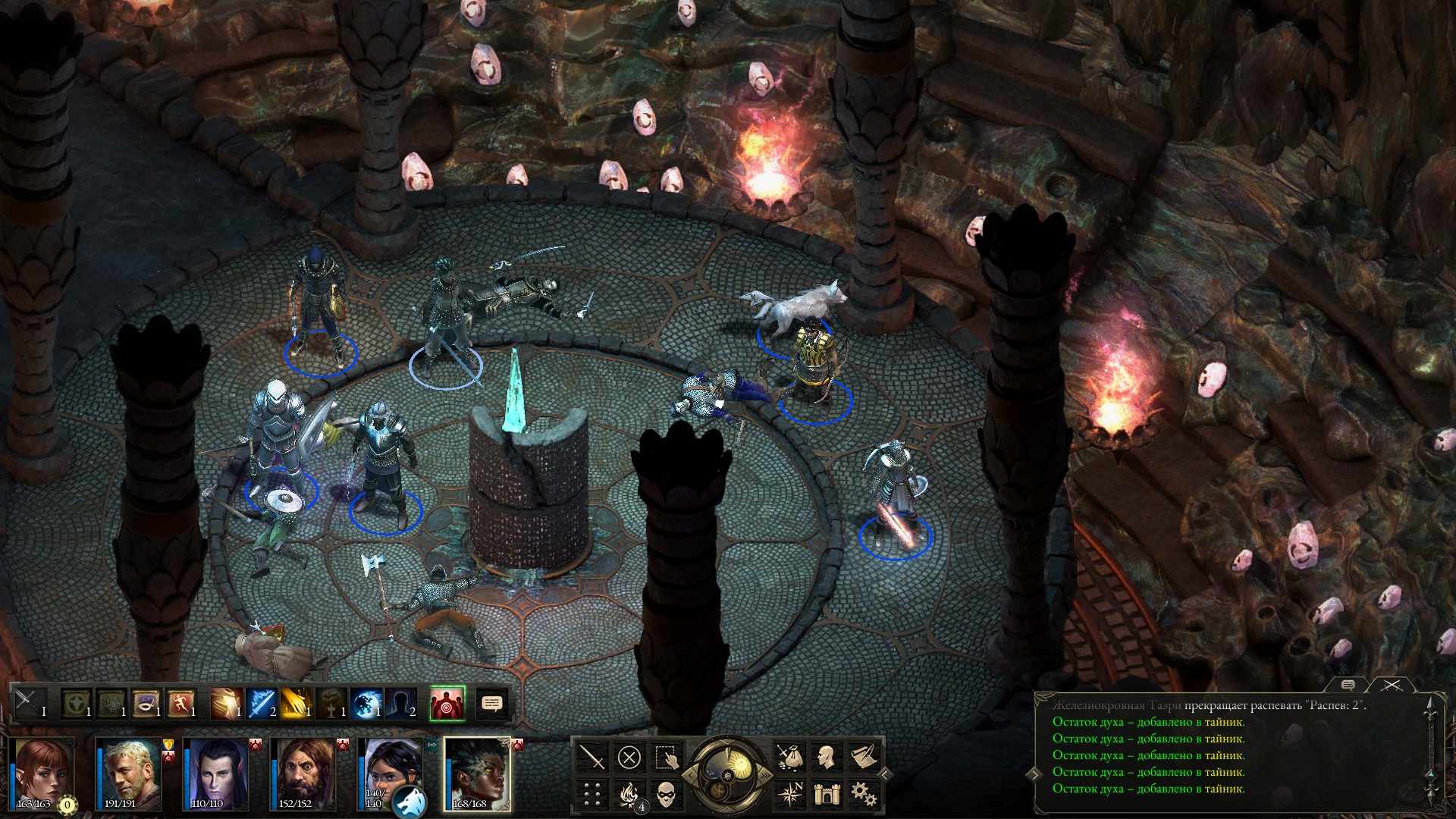Toggle the red target party AI icon
The height and width of the screenshot is (819, 1456).
[447, 703]
